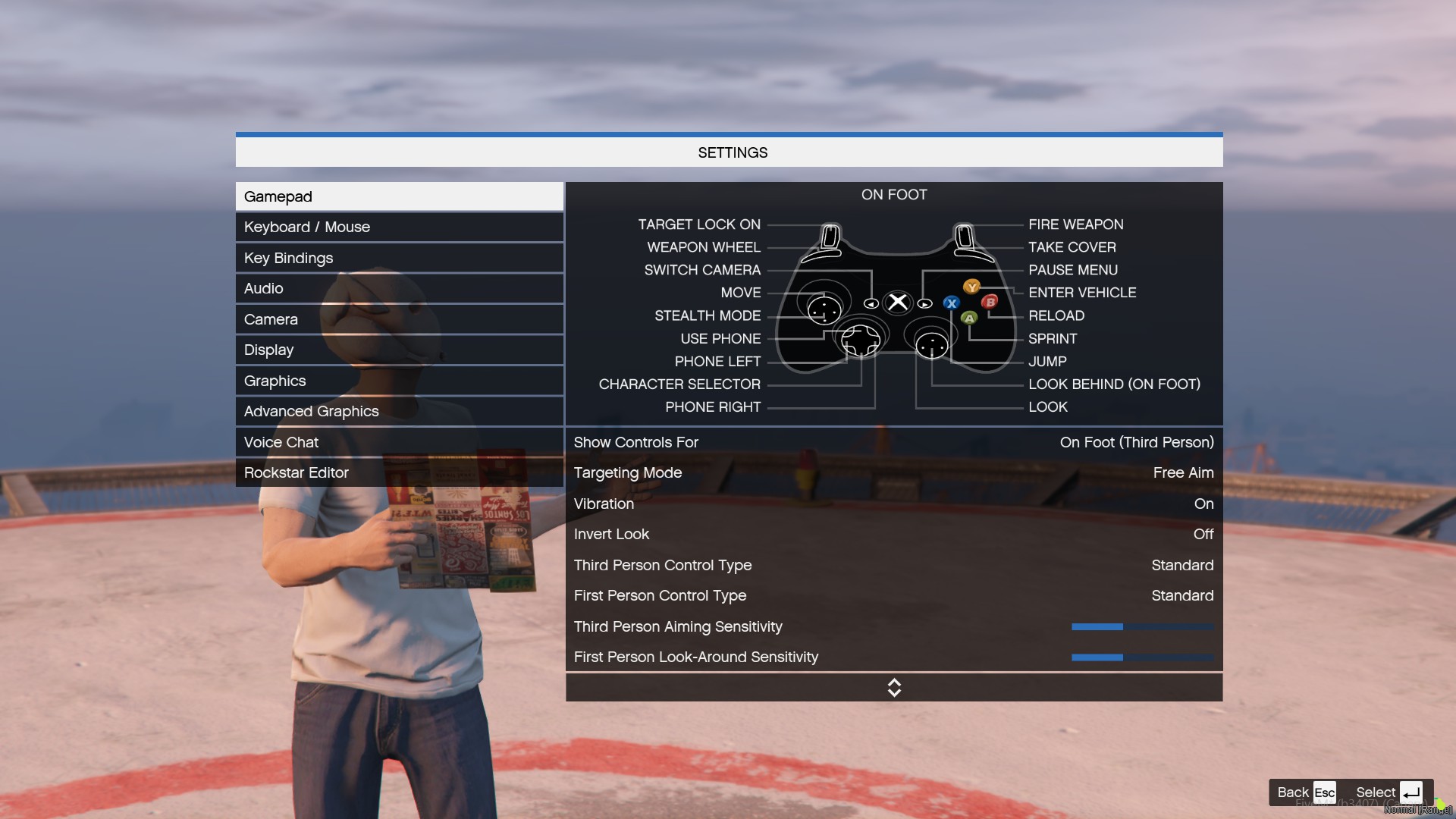The width and height of the screenshot is (1456, 819).
Task: Click the Back button
Action: [x=1292, y=792]
